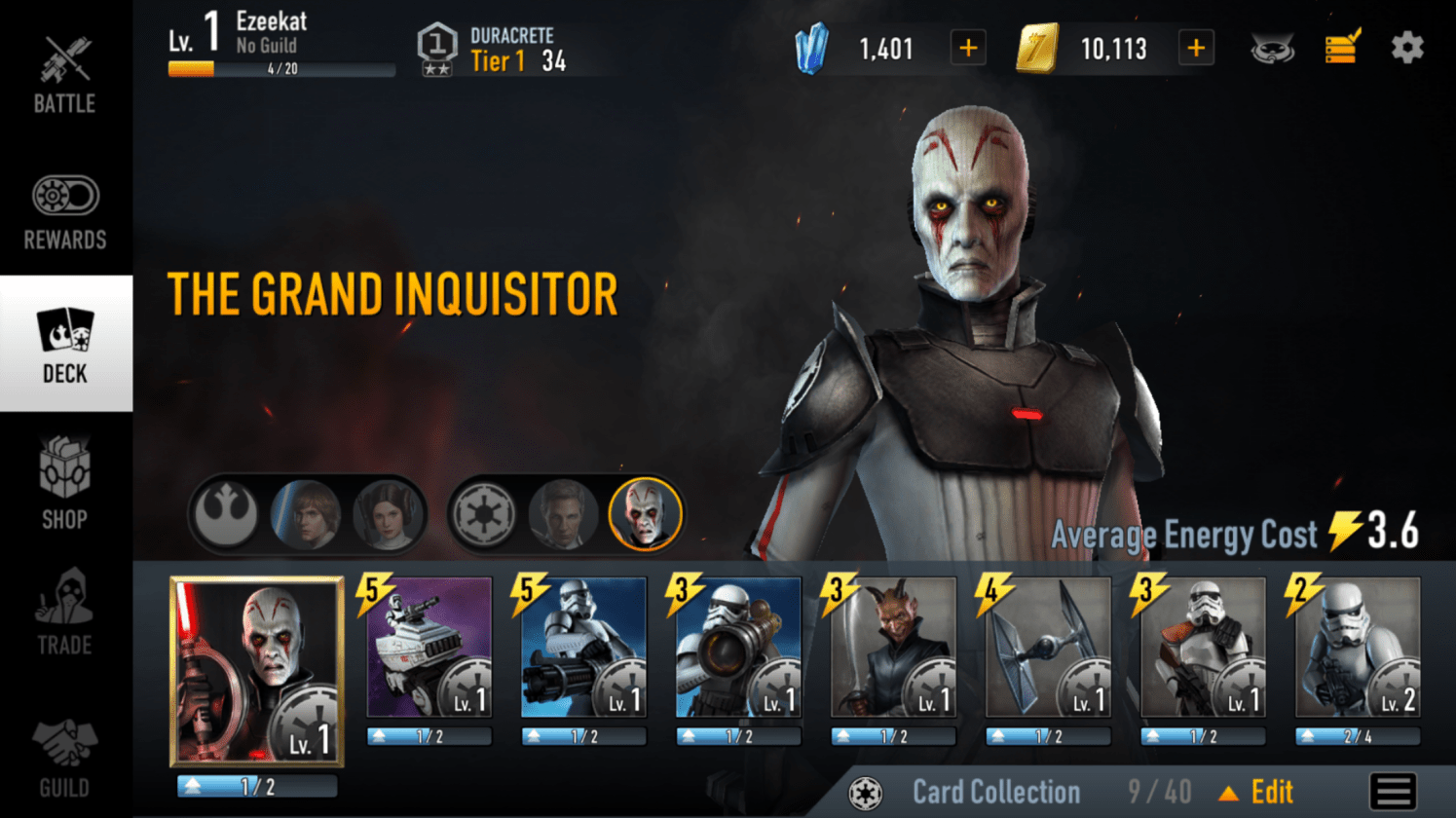Viewport: 1456px width, 818px height.
Task: Select the Rebel Alliance faction emblem
Action: [226, 513]
